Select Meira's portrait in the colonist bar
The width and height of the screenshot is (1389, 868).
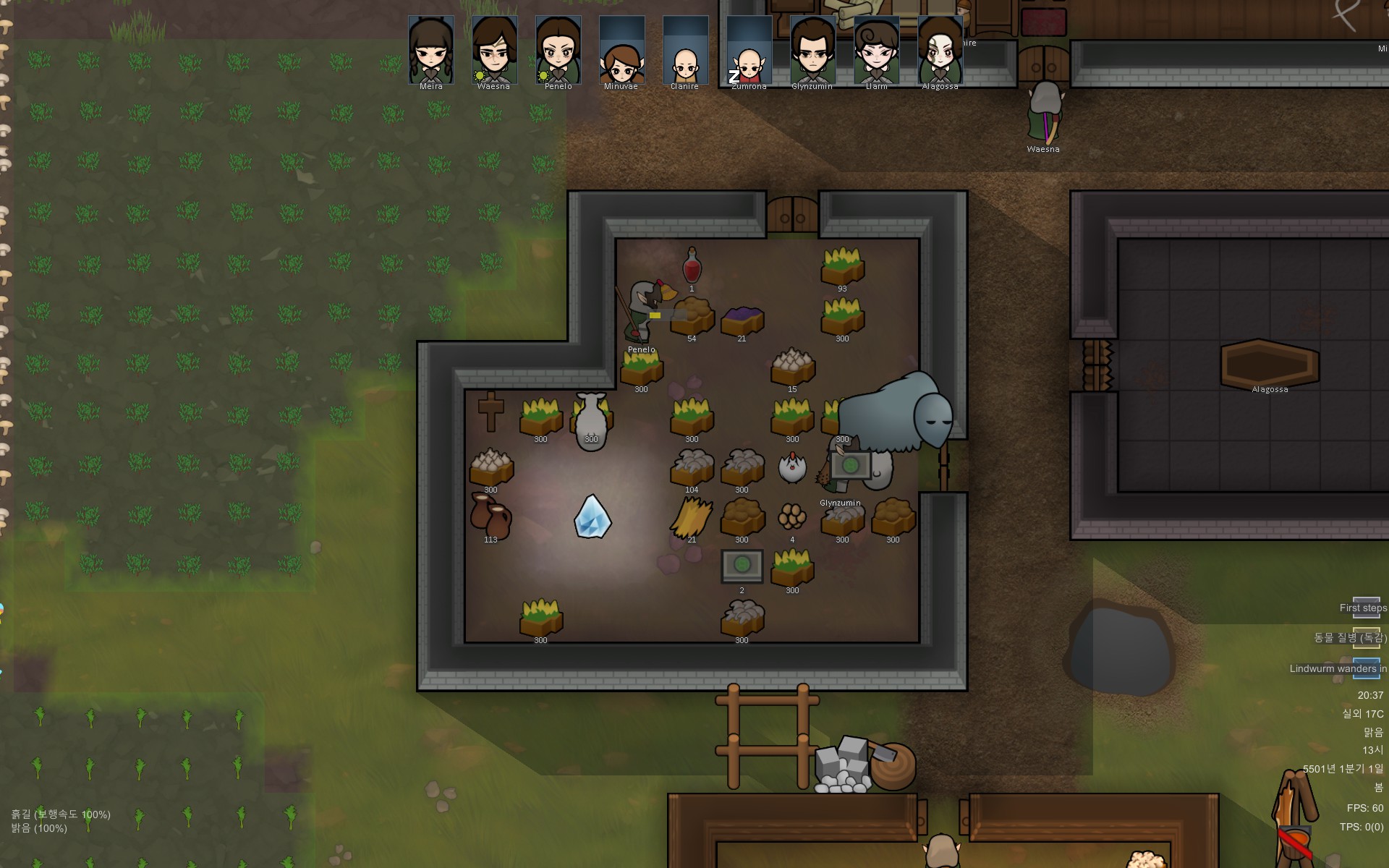coord(431,51)
